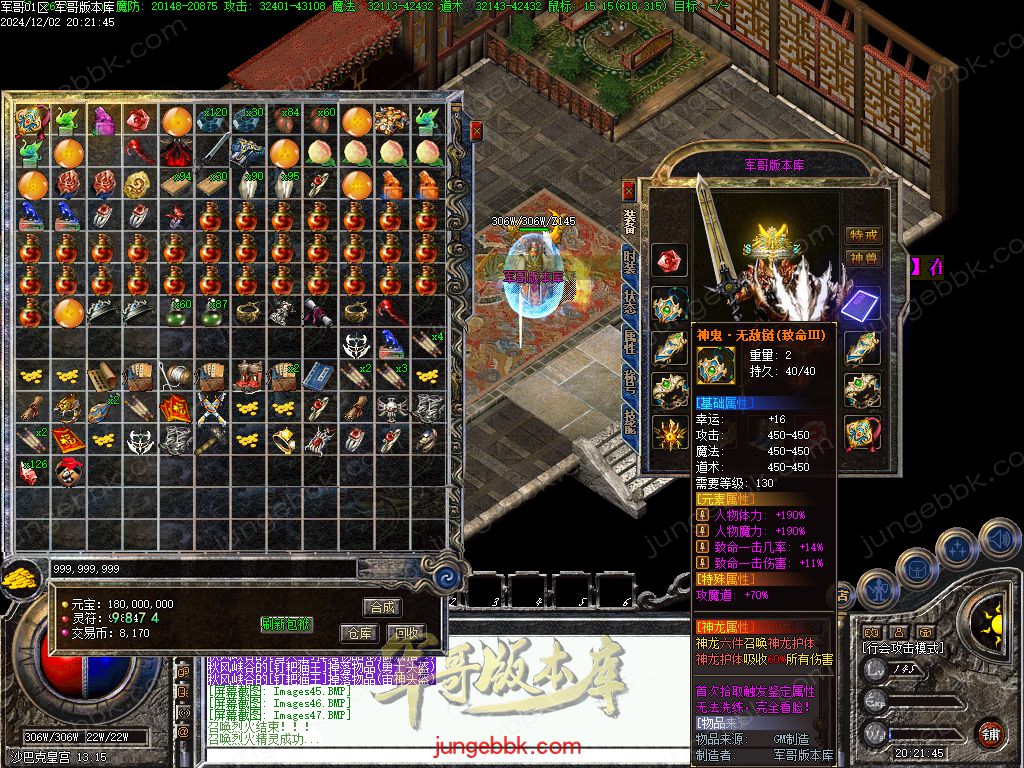Click the 回收 recycle button
The height and width of the screenshot is (768, 1024).
(x=405, y=633)
